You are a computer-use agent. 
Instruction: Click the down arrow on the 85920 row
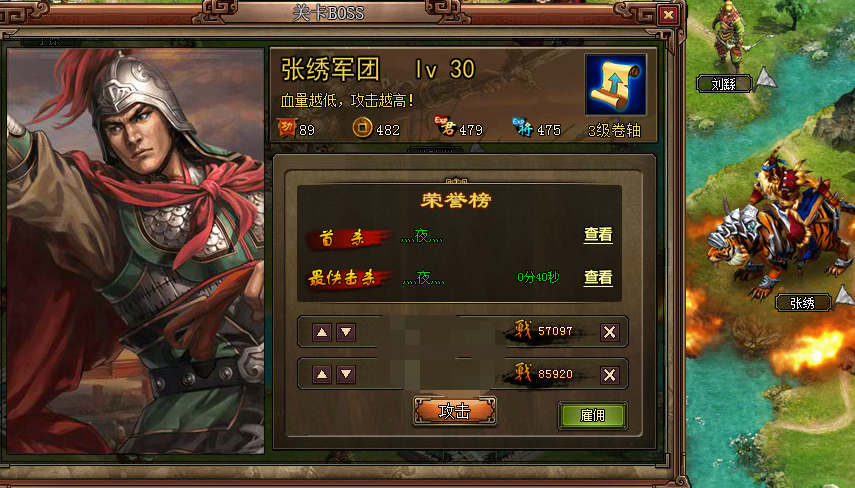pos(346,374)
